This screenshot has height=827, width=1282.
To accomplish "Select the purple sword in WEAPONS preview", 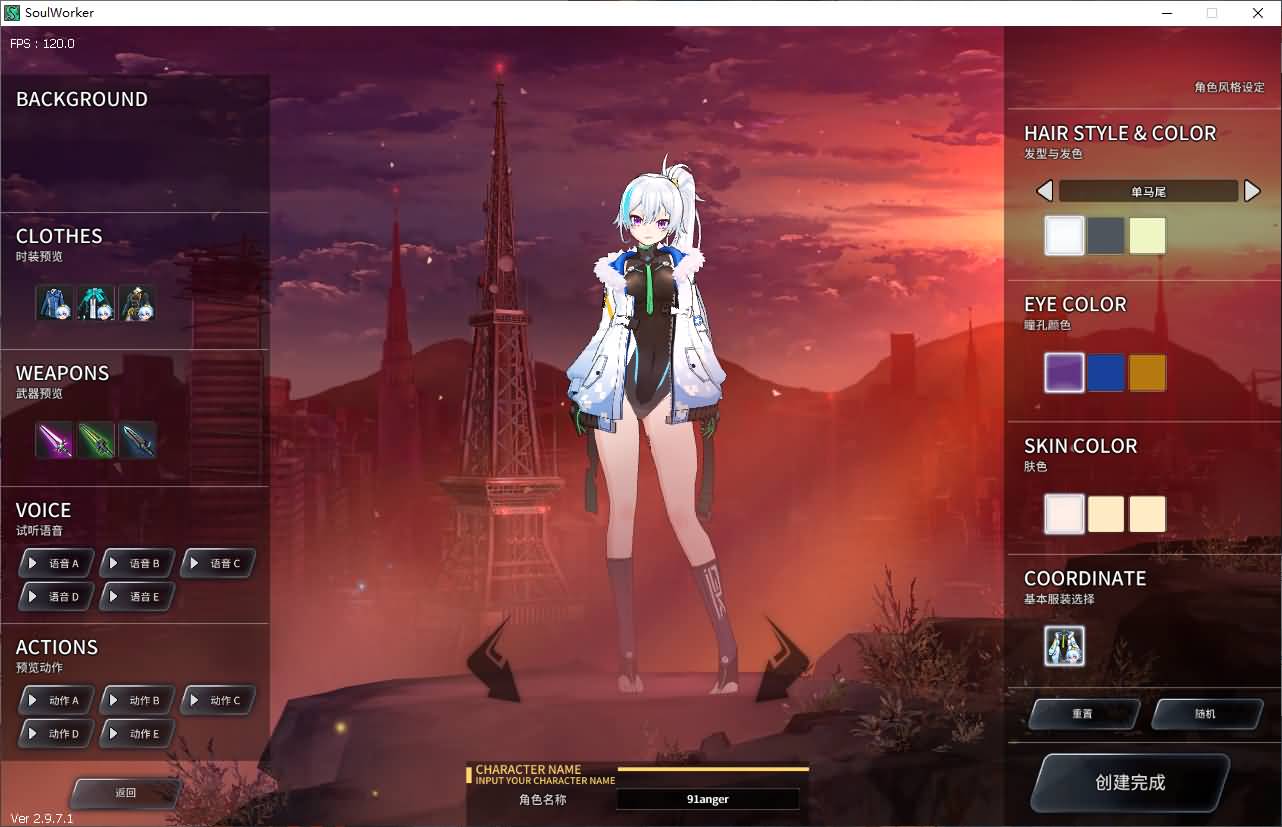I will point(54,440).
